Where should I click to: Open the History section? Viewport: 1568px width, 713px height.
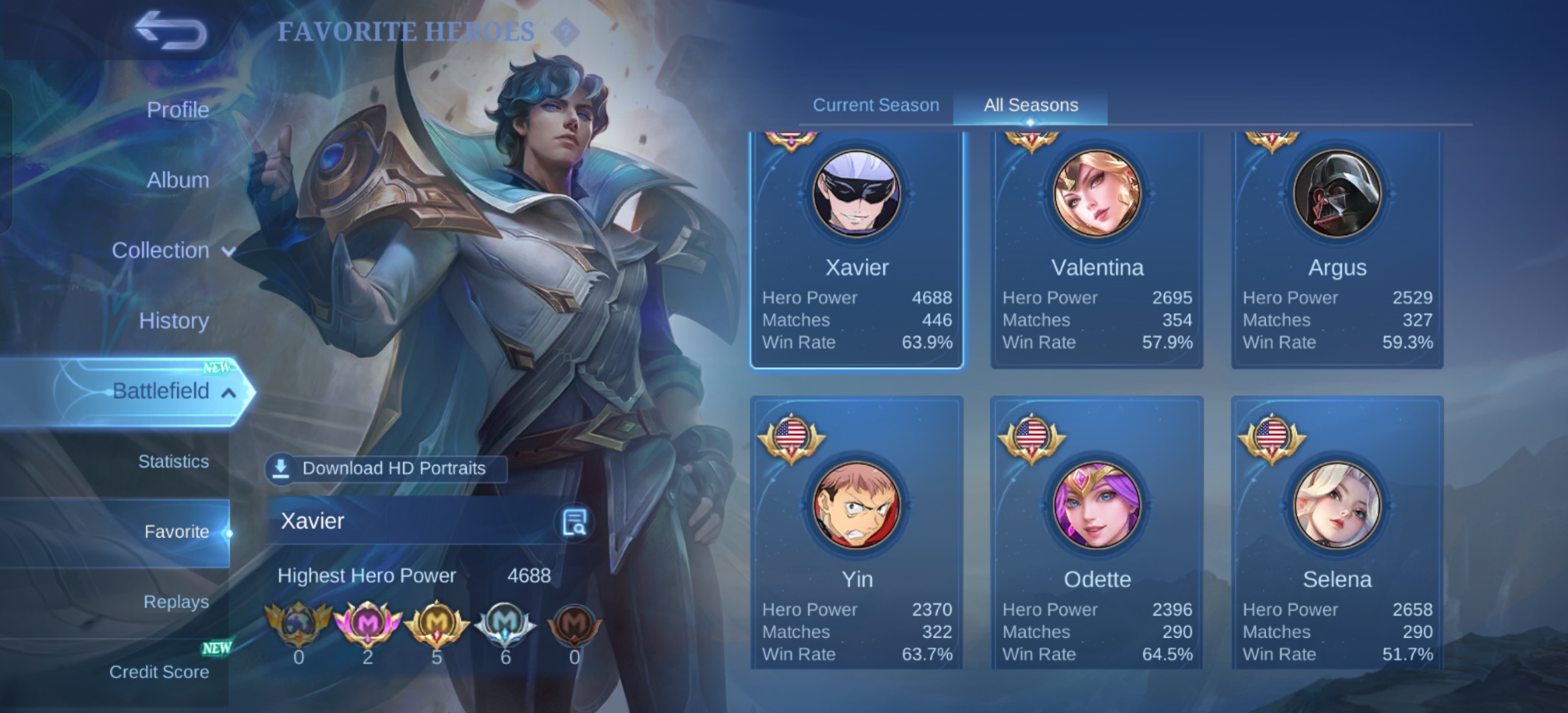coord(174,321)
